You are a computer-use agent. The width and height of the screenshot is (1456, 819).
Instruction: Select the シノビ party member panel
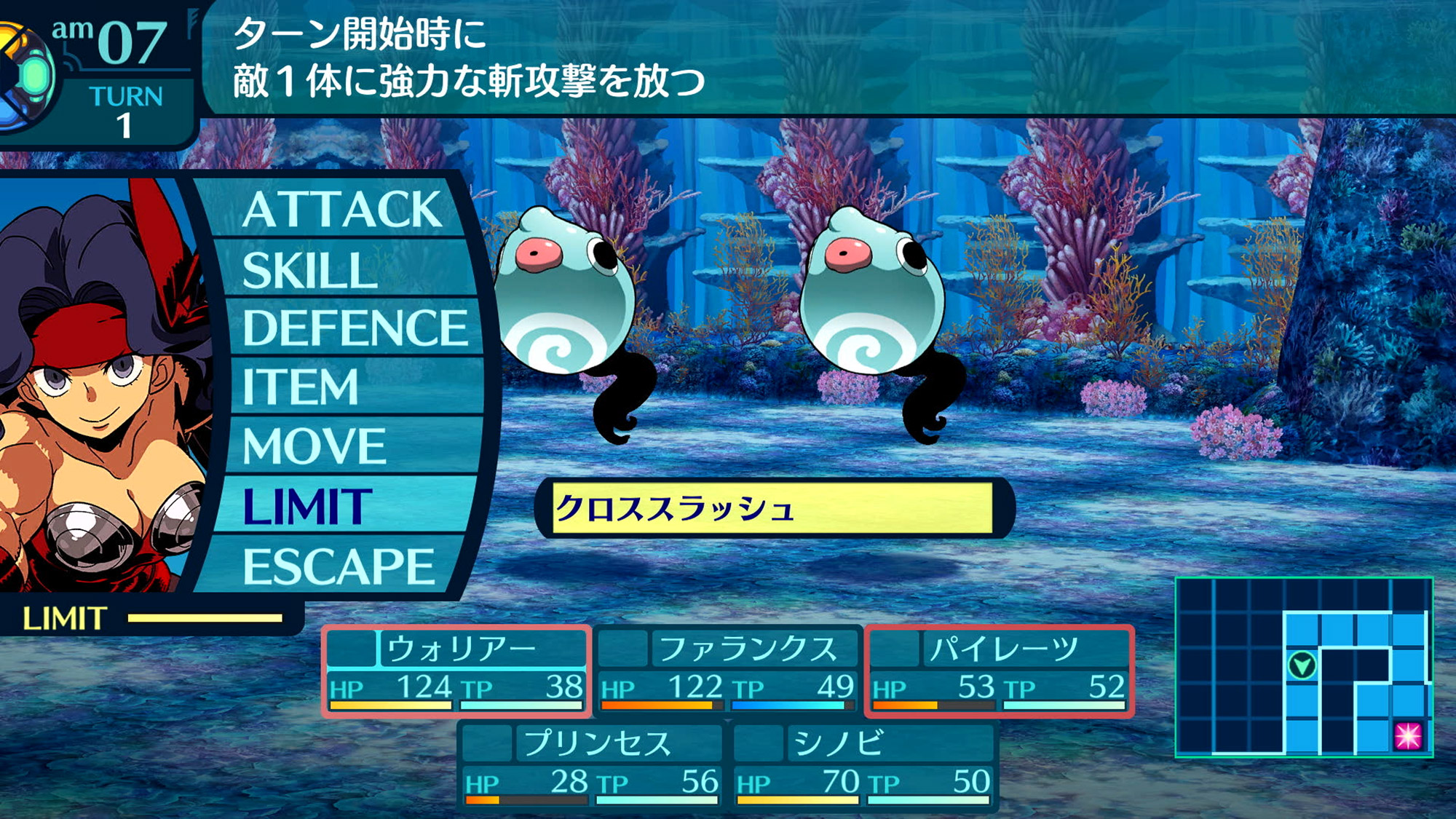coord(863,764)
